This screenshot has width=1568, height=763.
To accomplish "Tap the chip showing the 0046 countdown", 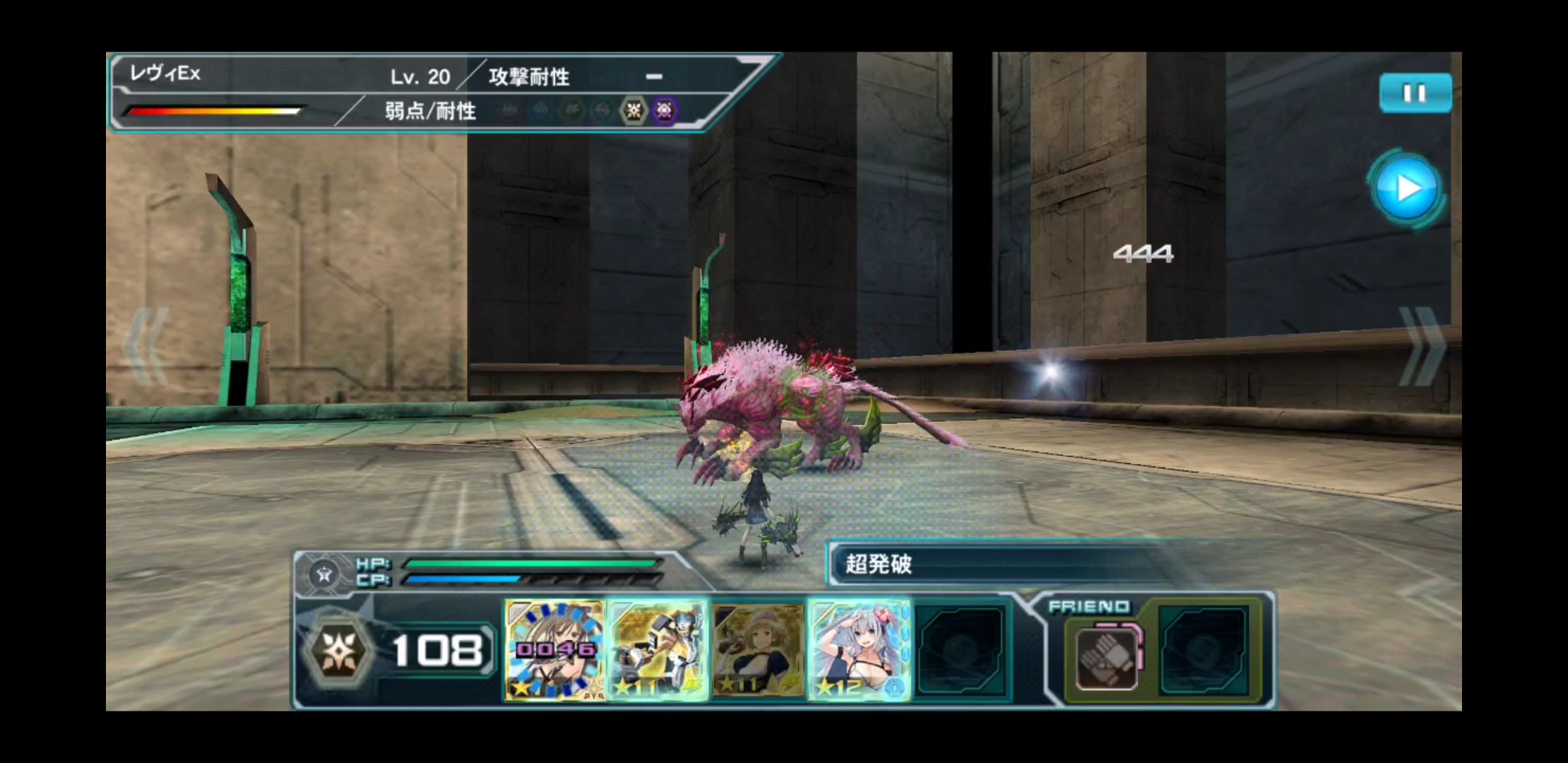I will pyautogui.click(x=555, y=650).
